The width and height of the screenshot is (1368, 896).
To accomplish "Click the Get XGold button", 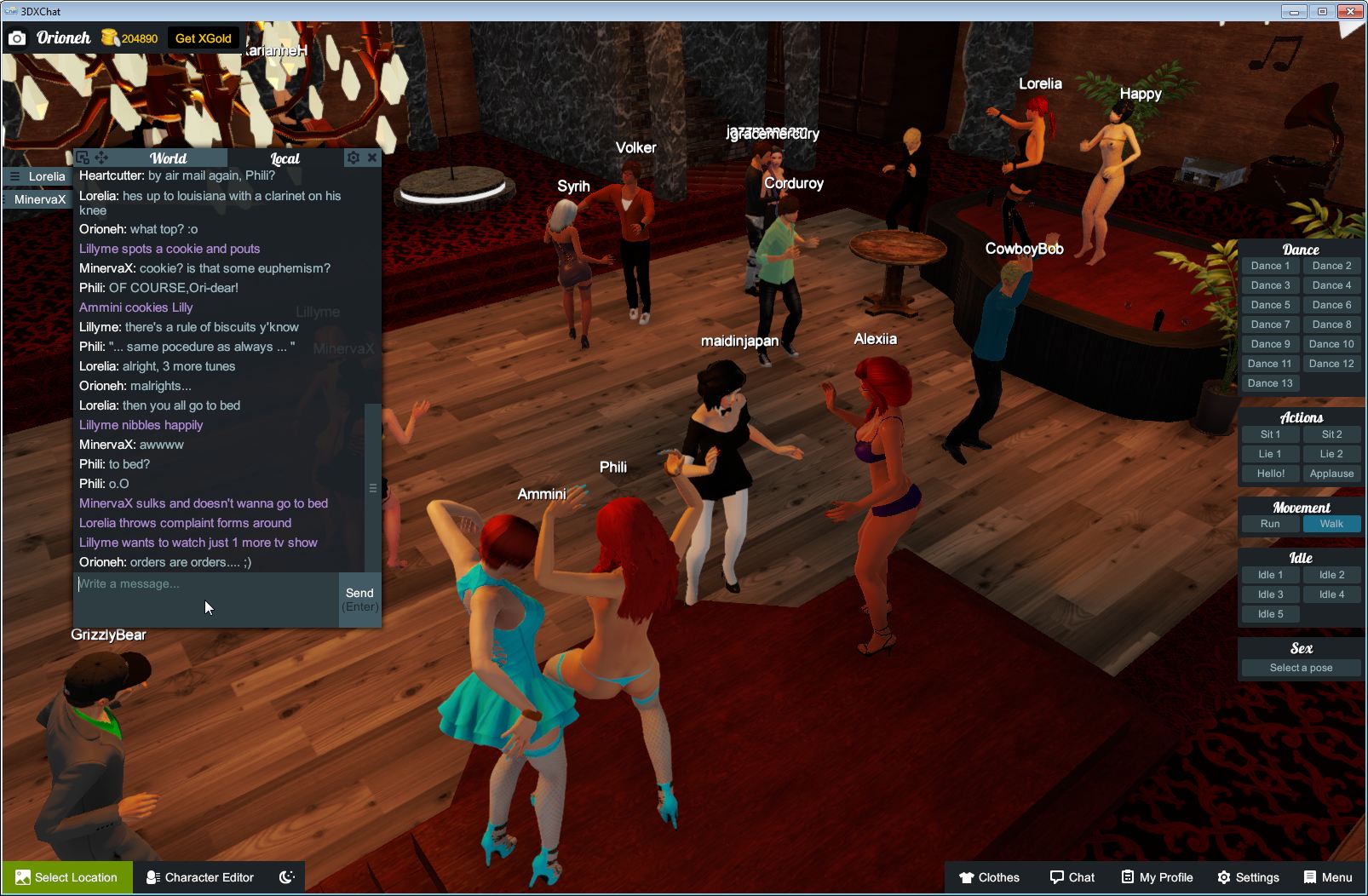I will click(x=201, y=38).
